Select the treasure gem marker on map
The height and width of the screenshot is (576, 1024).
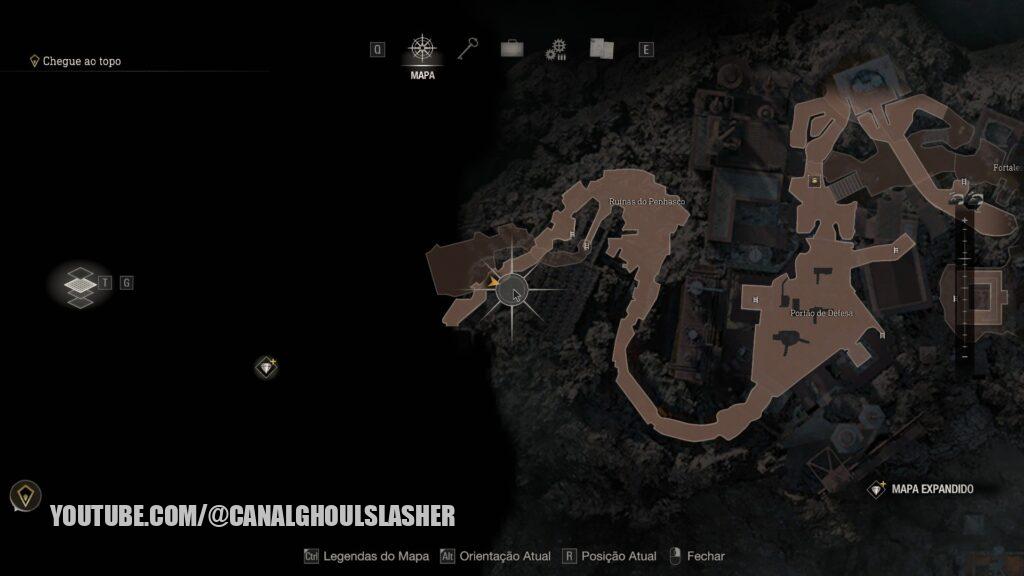click(x=266, y=367)
